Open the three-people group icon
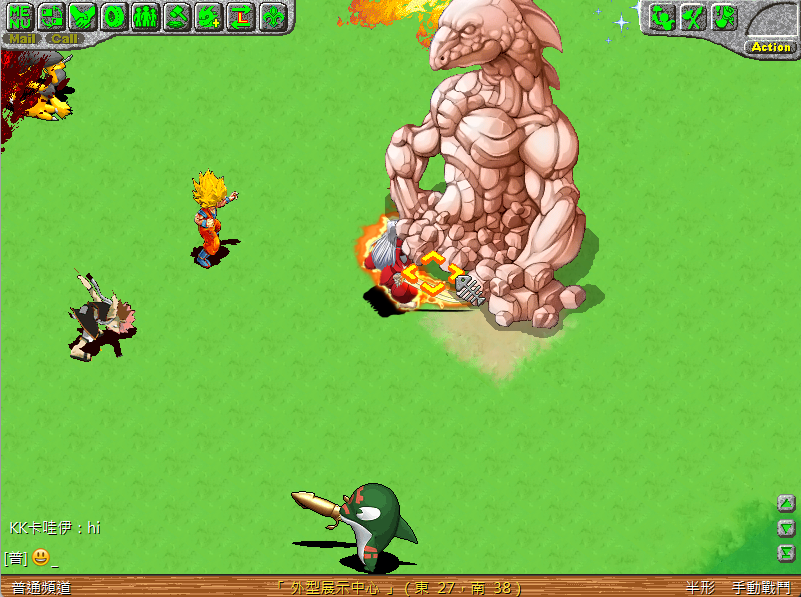 [146, 16]
